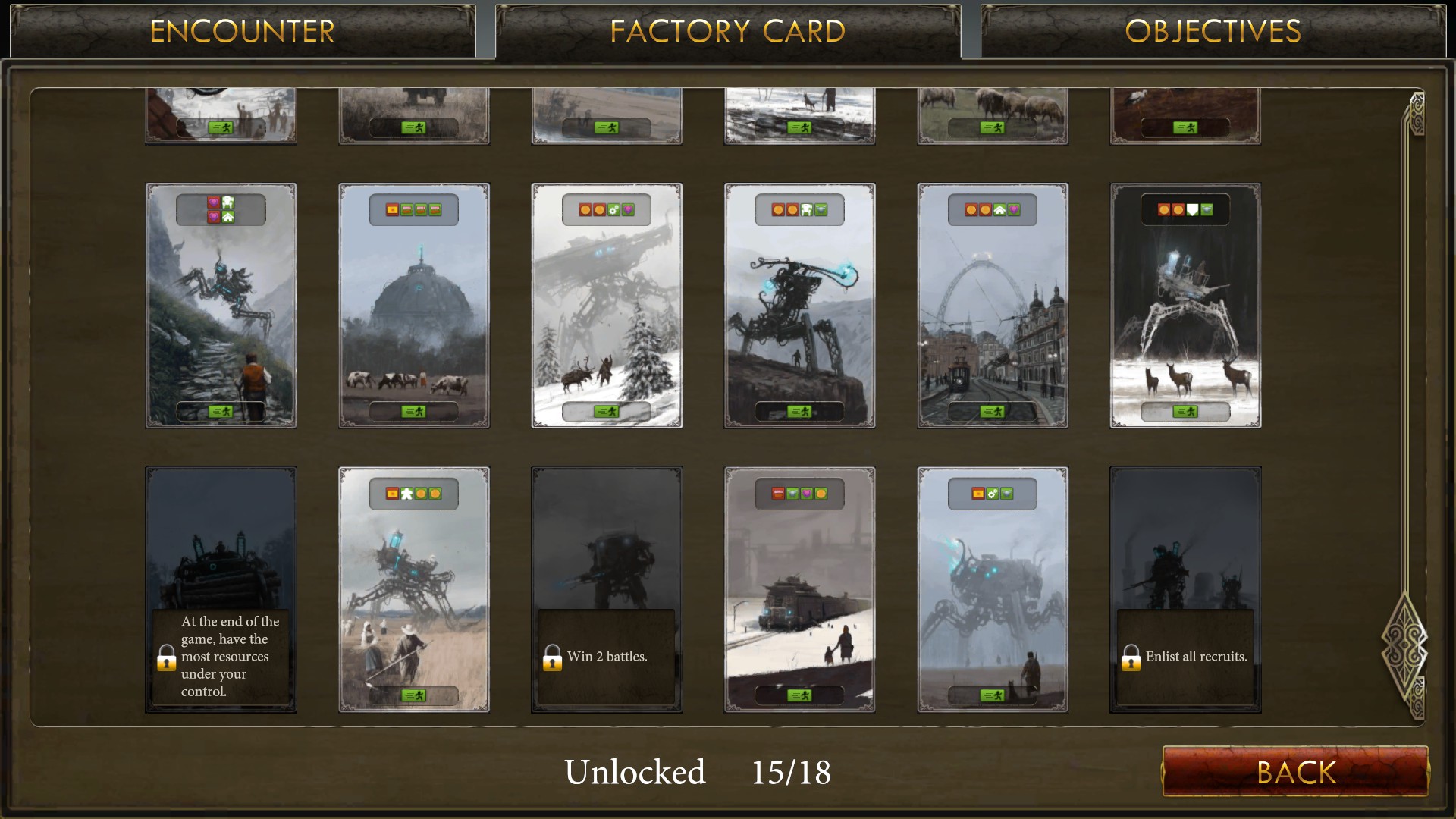1456x819 pixels.
Task: Switch to the ENCOUNTER tab
Action: click(x=243, y=31)
